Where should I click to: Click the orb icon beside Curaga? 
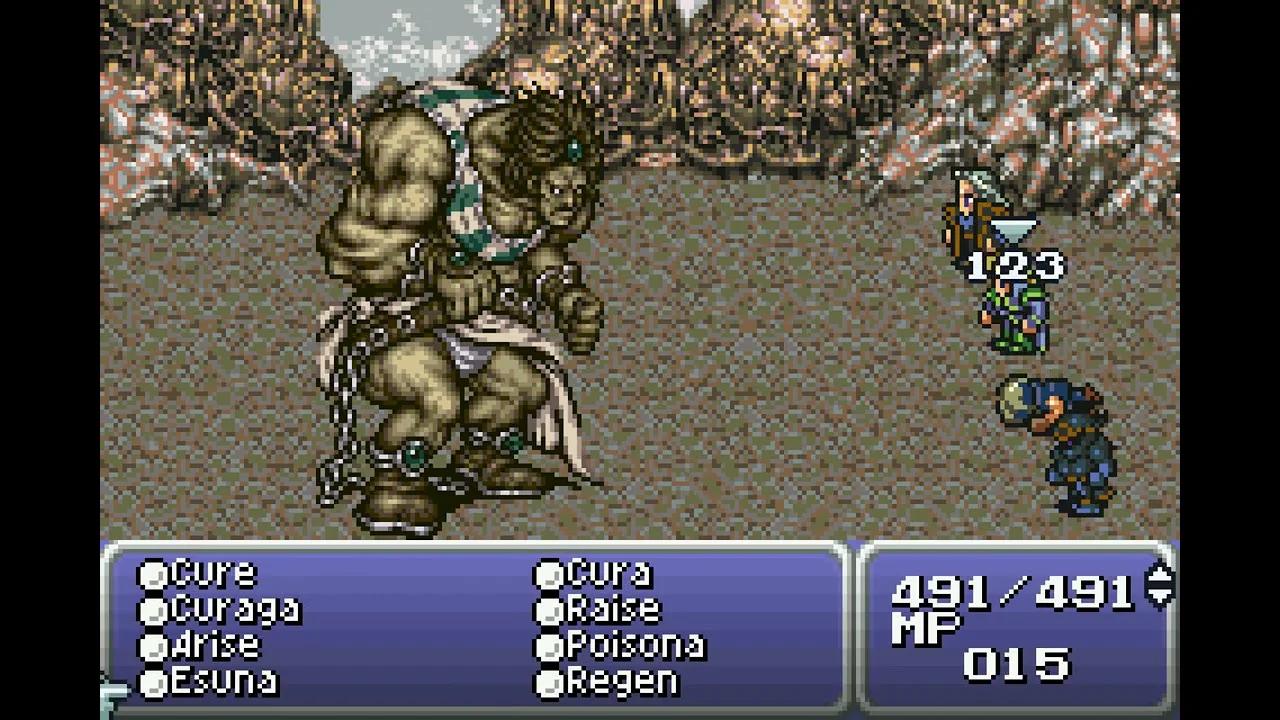(x=152, y=608)
